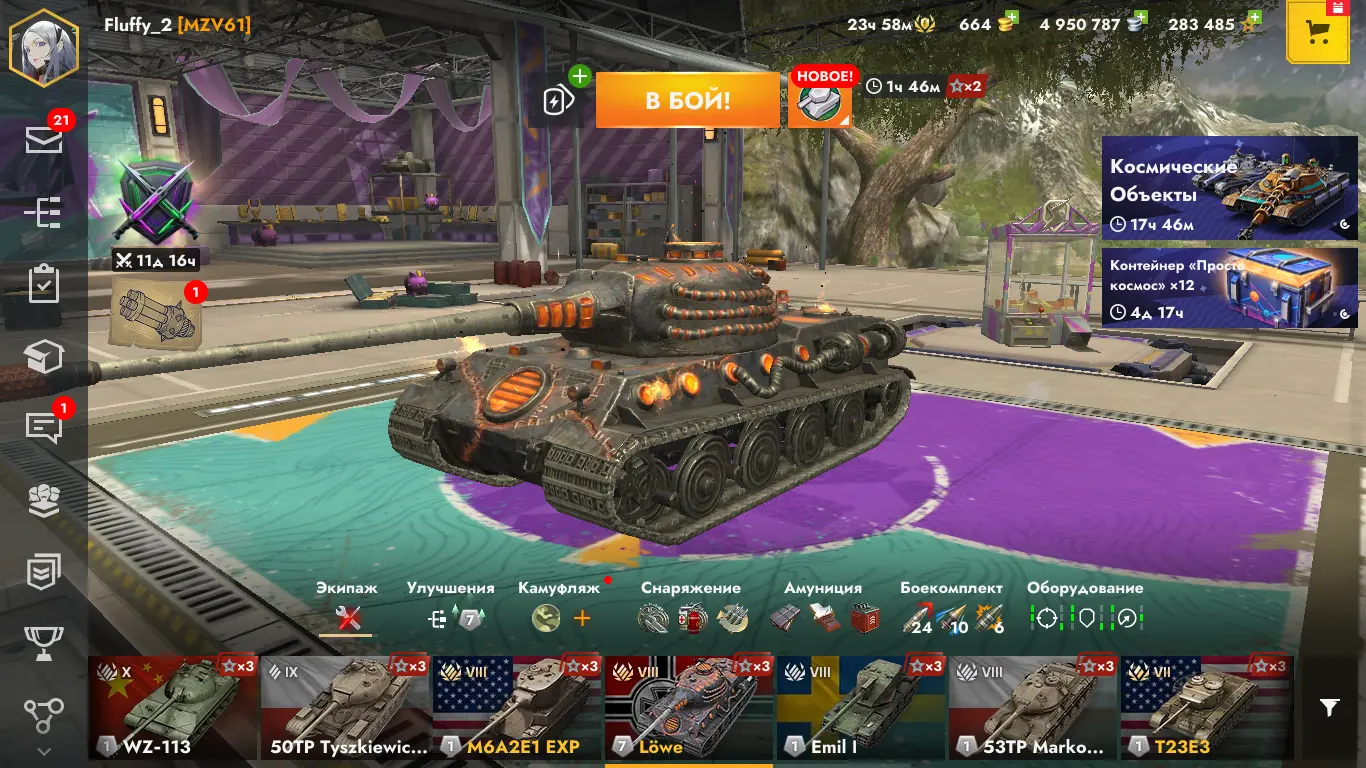Open the trophy tournaments icon
Image resolution: width=1366 pixels, height=768 pixels.
coord(44,643)
